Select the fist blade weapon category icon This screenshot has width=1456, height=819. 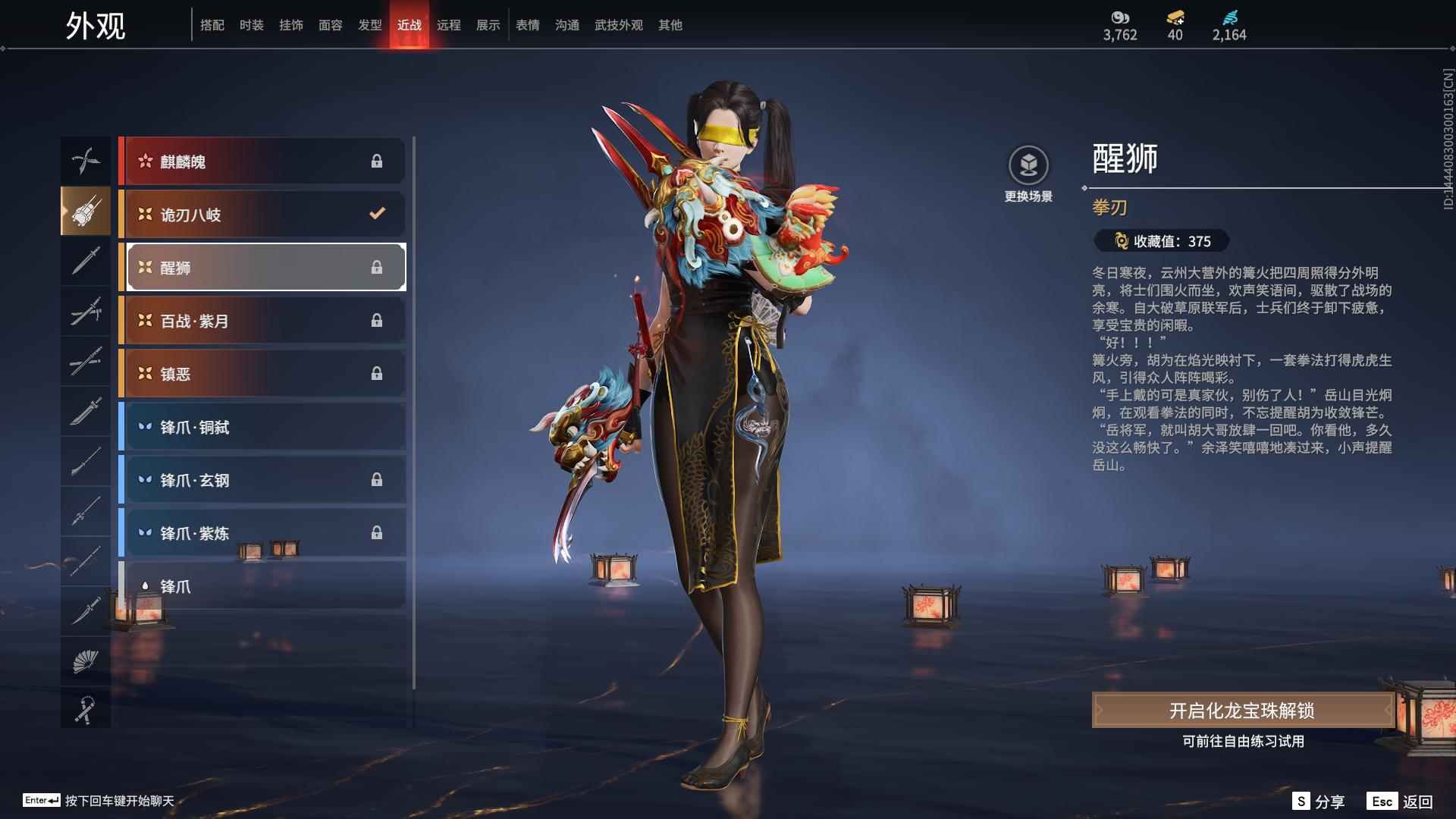point(86,212)
